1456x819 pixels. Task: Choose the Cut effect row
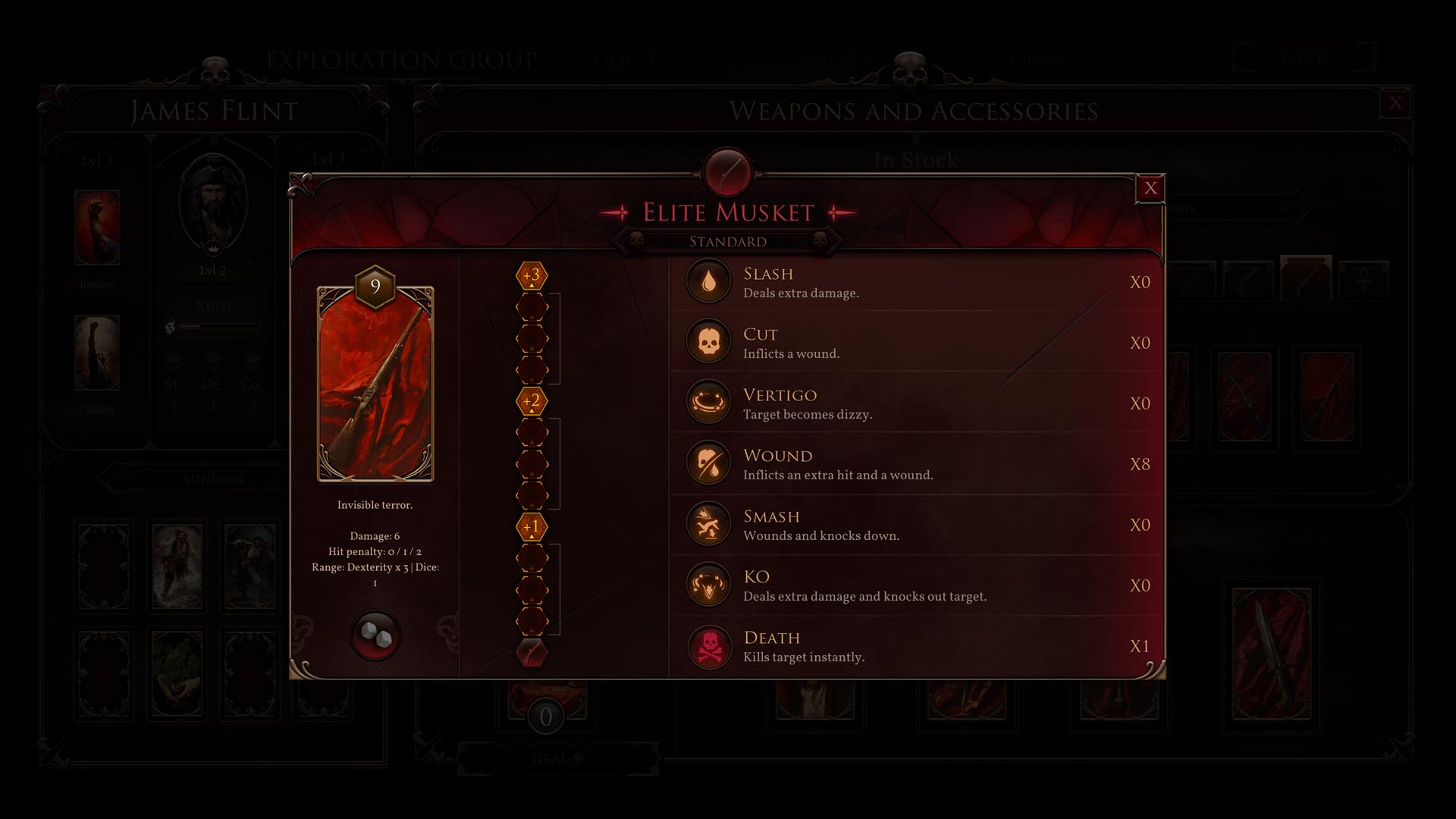pos(916,343)
